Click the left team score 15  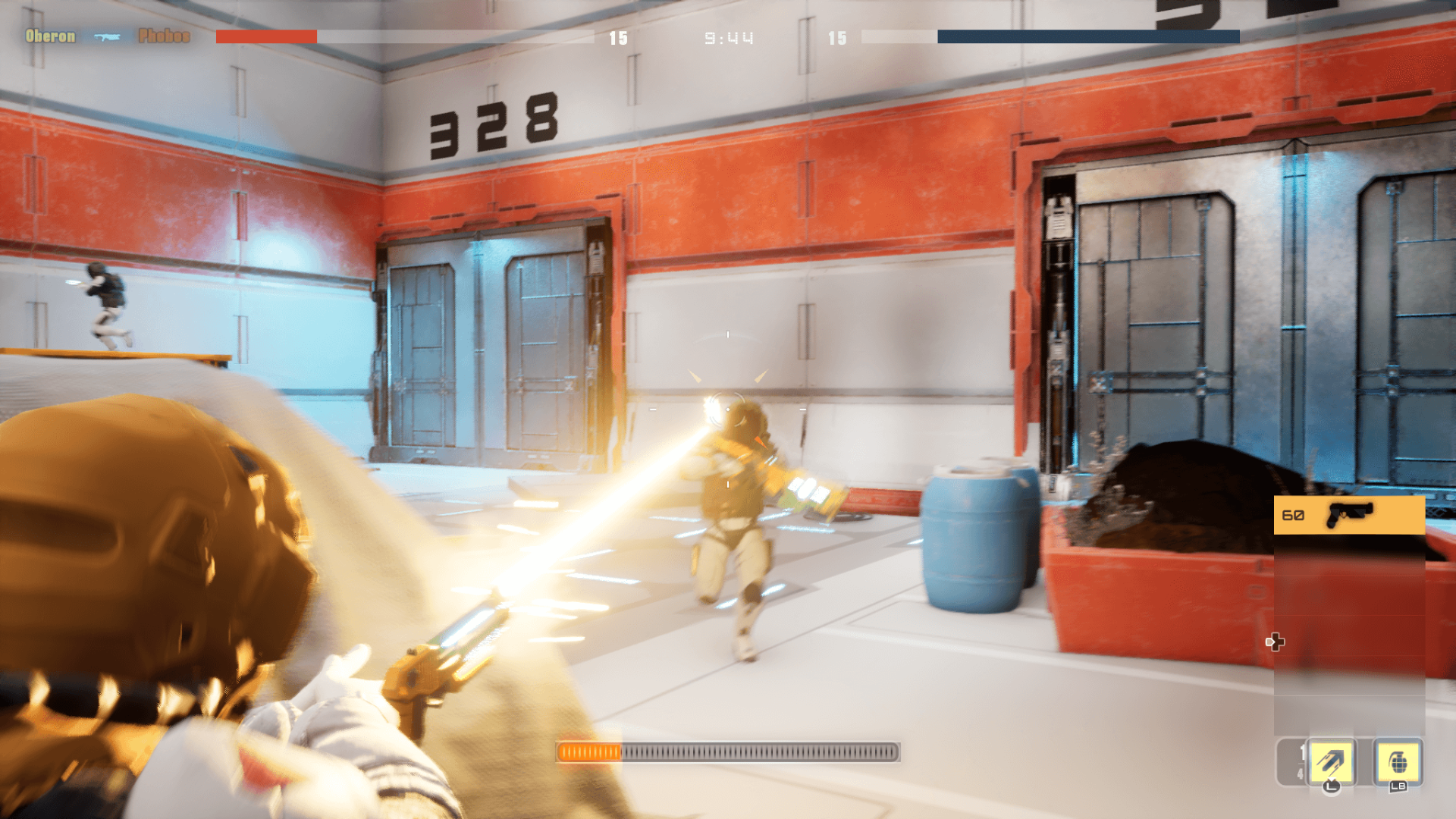pyautogui.click(x=617, y=39)
